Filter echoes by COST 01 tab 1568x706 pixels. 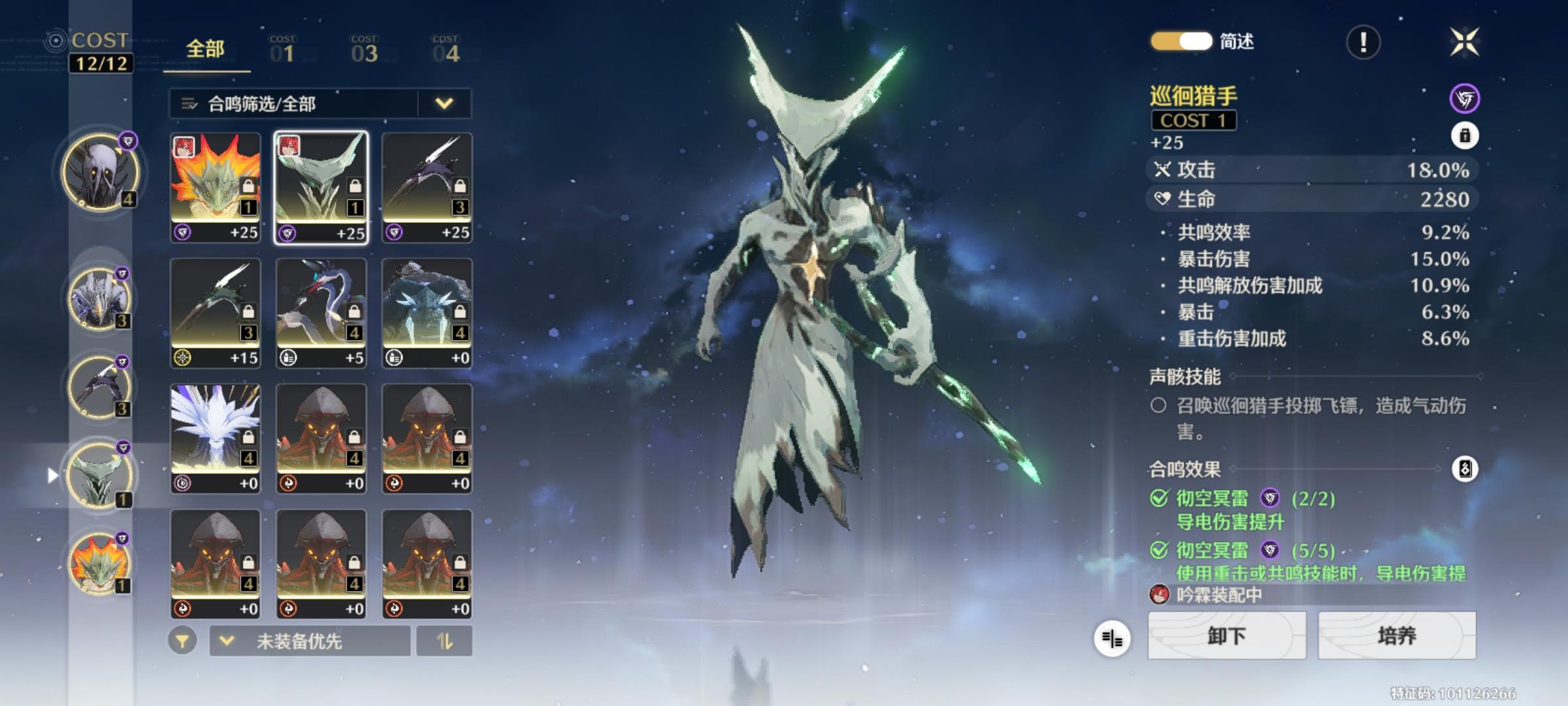click(x=283, y=50)
